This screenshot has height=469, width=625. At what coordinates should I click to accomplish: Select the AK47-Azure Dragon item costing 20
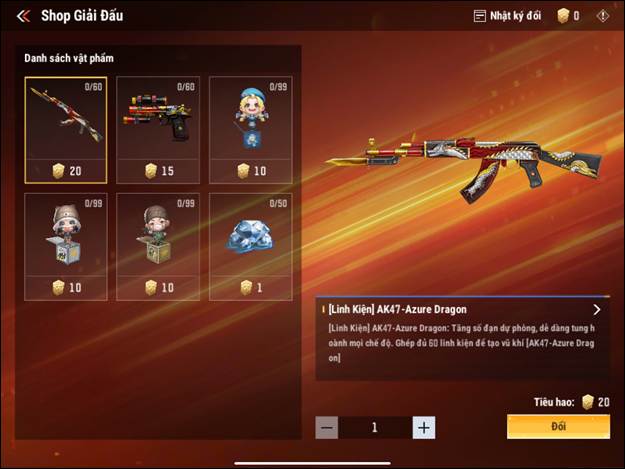[65, 129]
